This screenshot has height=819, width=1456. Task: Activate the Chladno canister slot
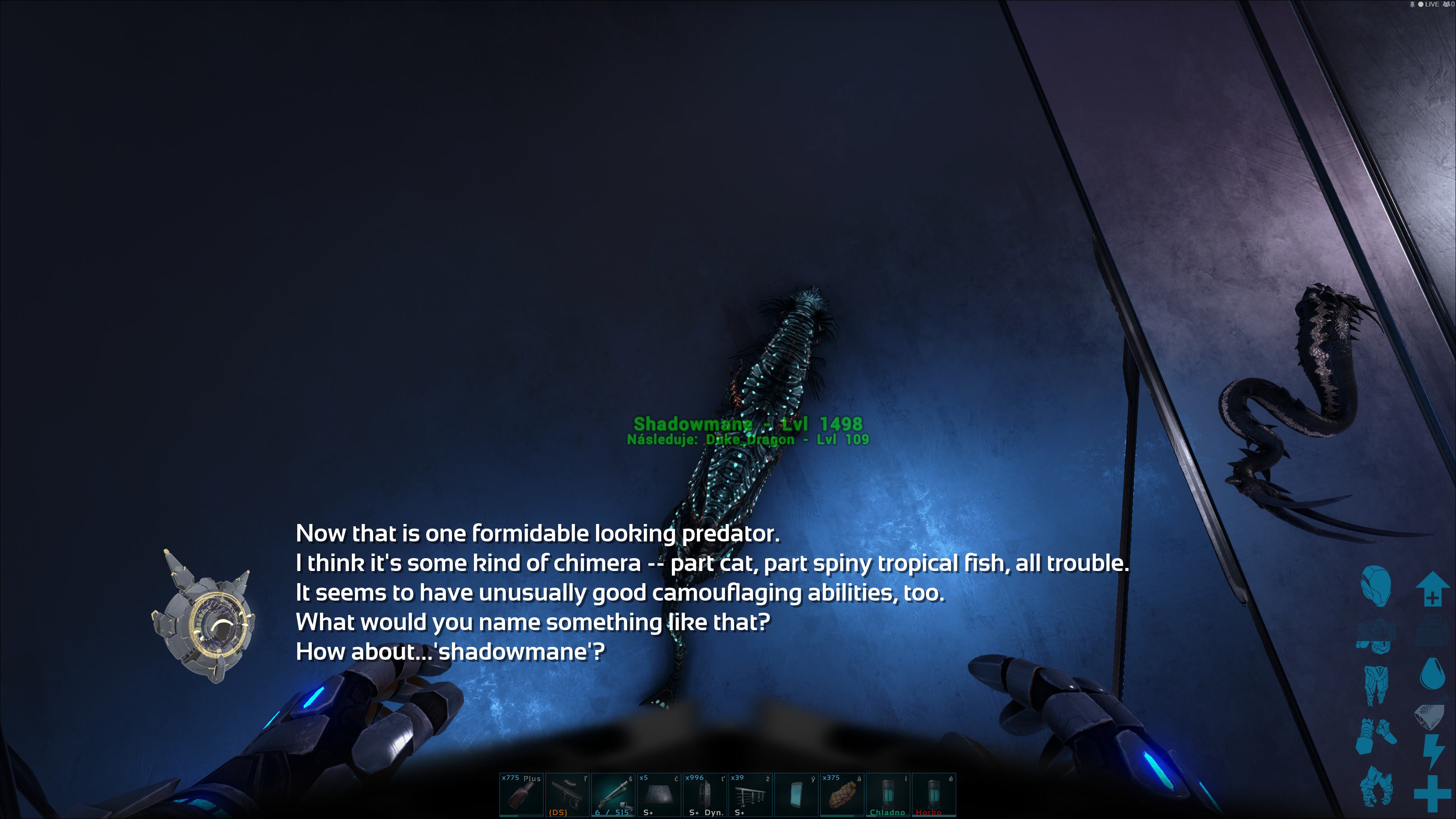(x=887, y=795)
